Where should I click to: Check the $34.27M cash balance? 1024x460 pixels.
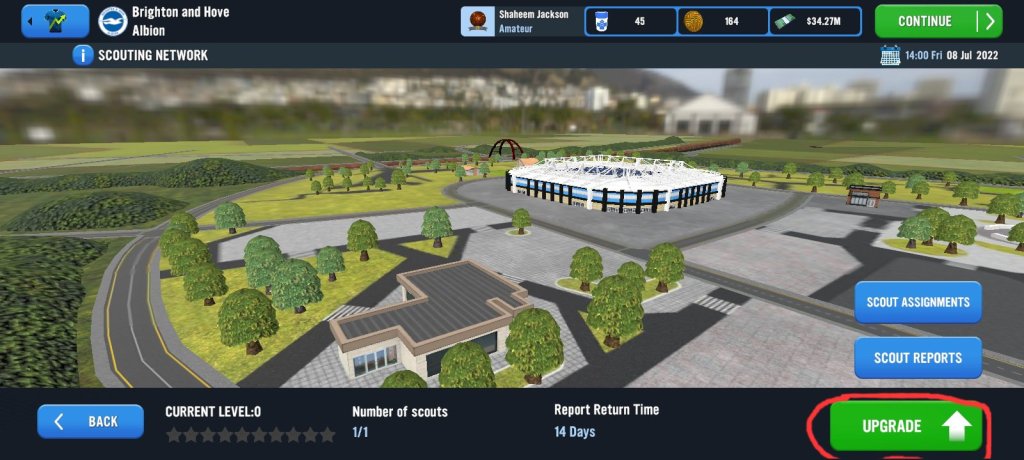(817, 21)
